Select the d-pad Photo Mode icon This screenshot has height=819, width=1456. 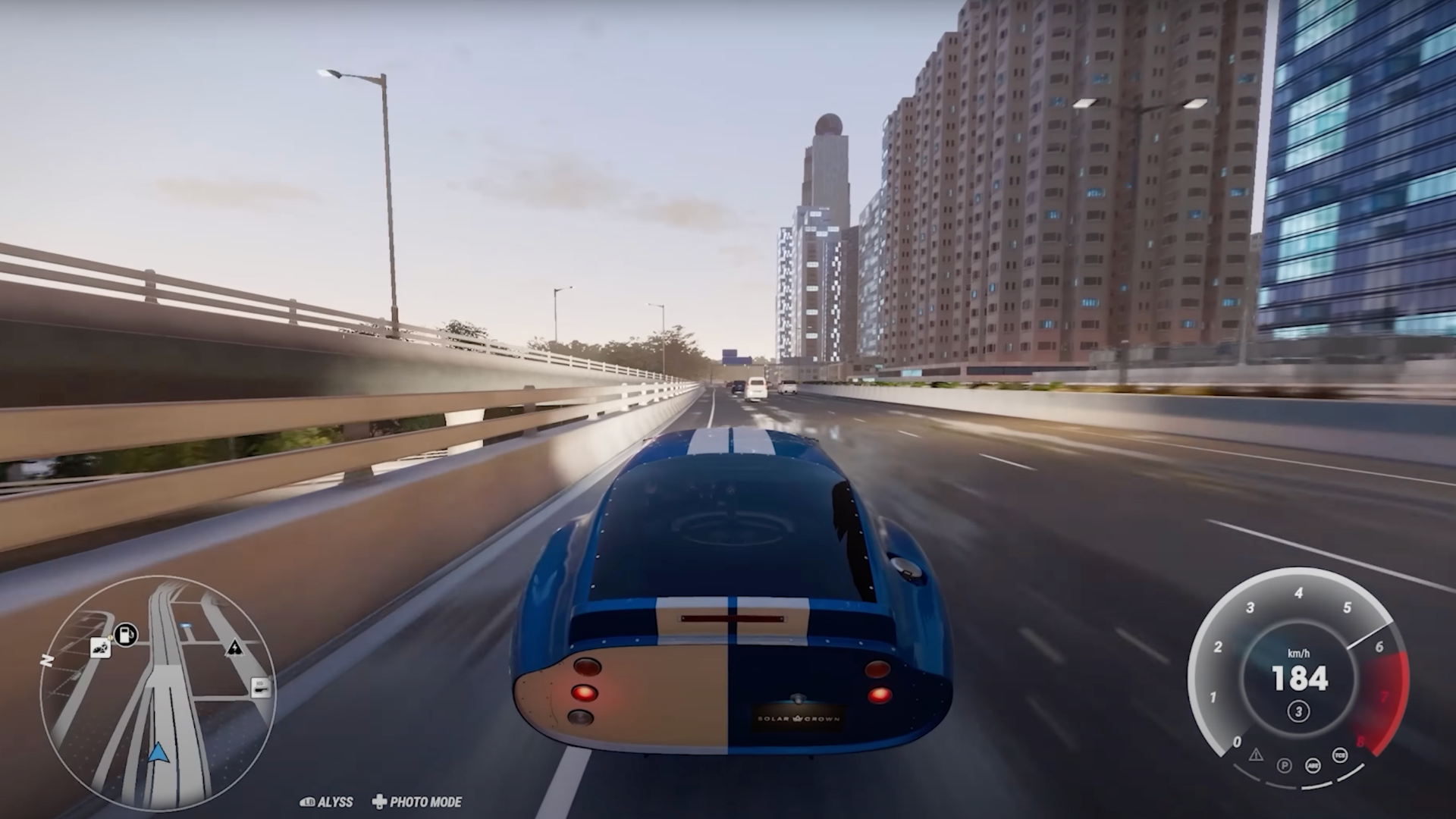pos(377,801)
